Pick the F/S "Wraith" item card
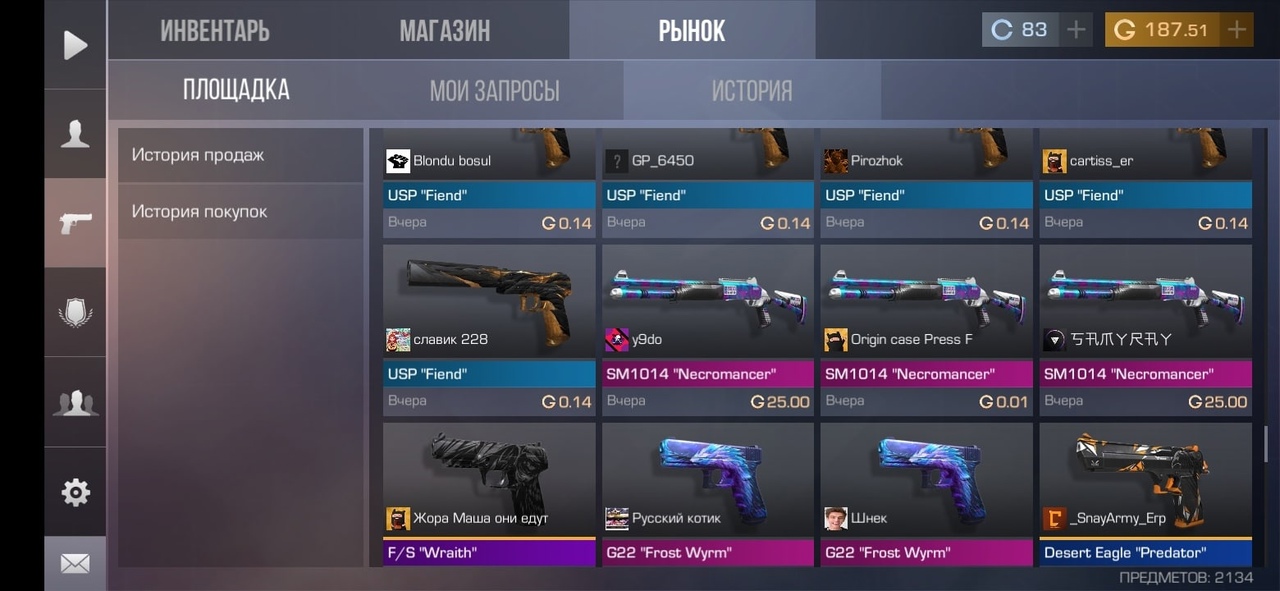1280x591 pixels. 489,494
